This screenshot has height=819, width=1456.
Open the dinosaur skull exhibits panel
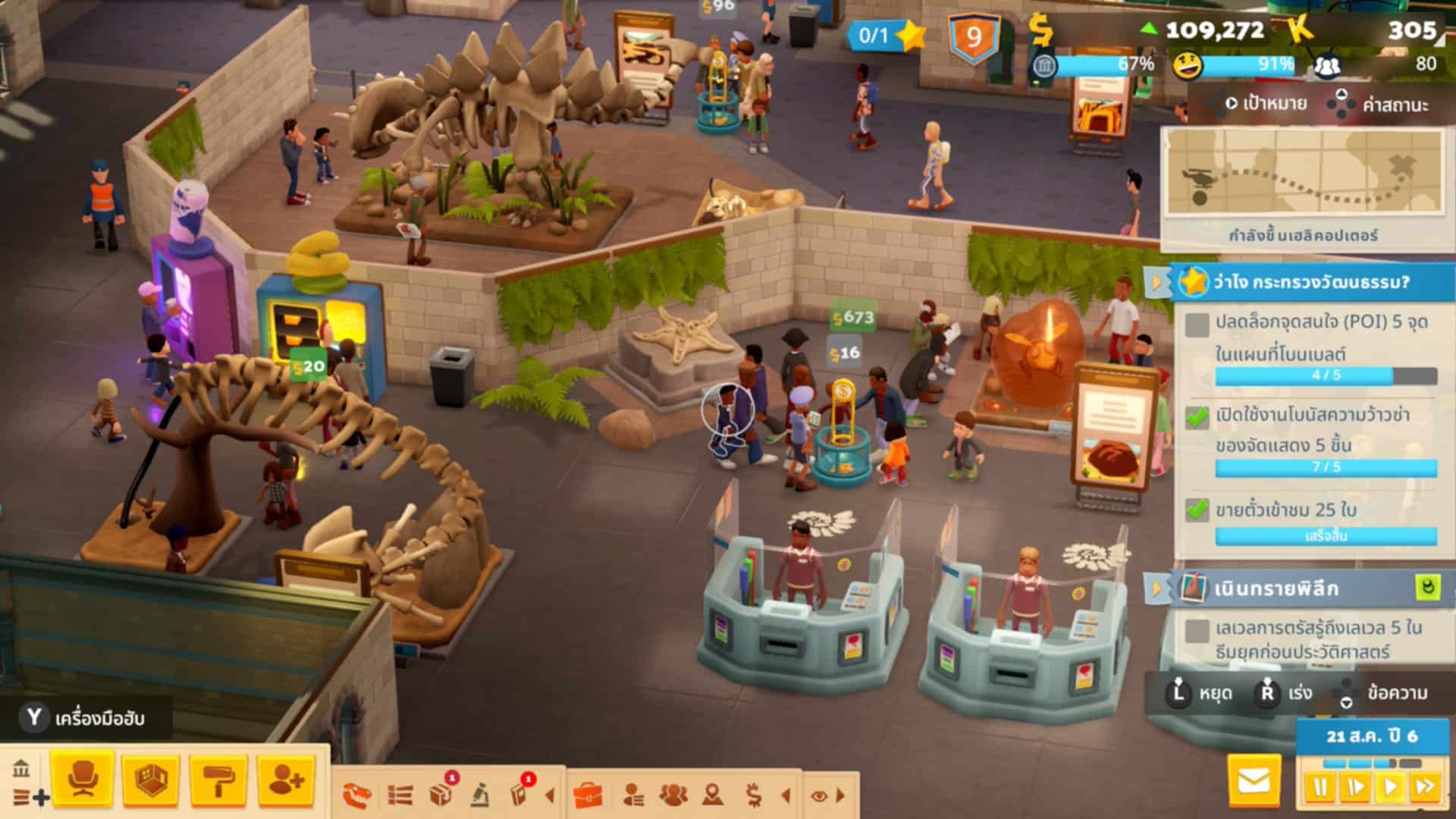pos(356,795)
